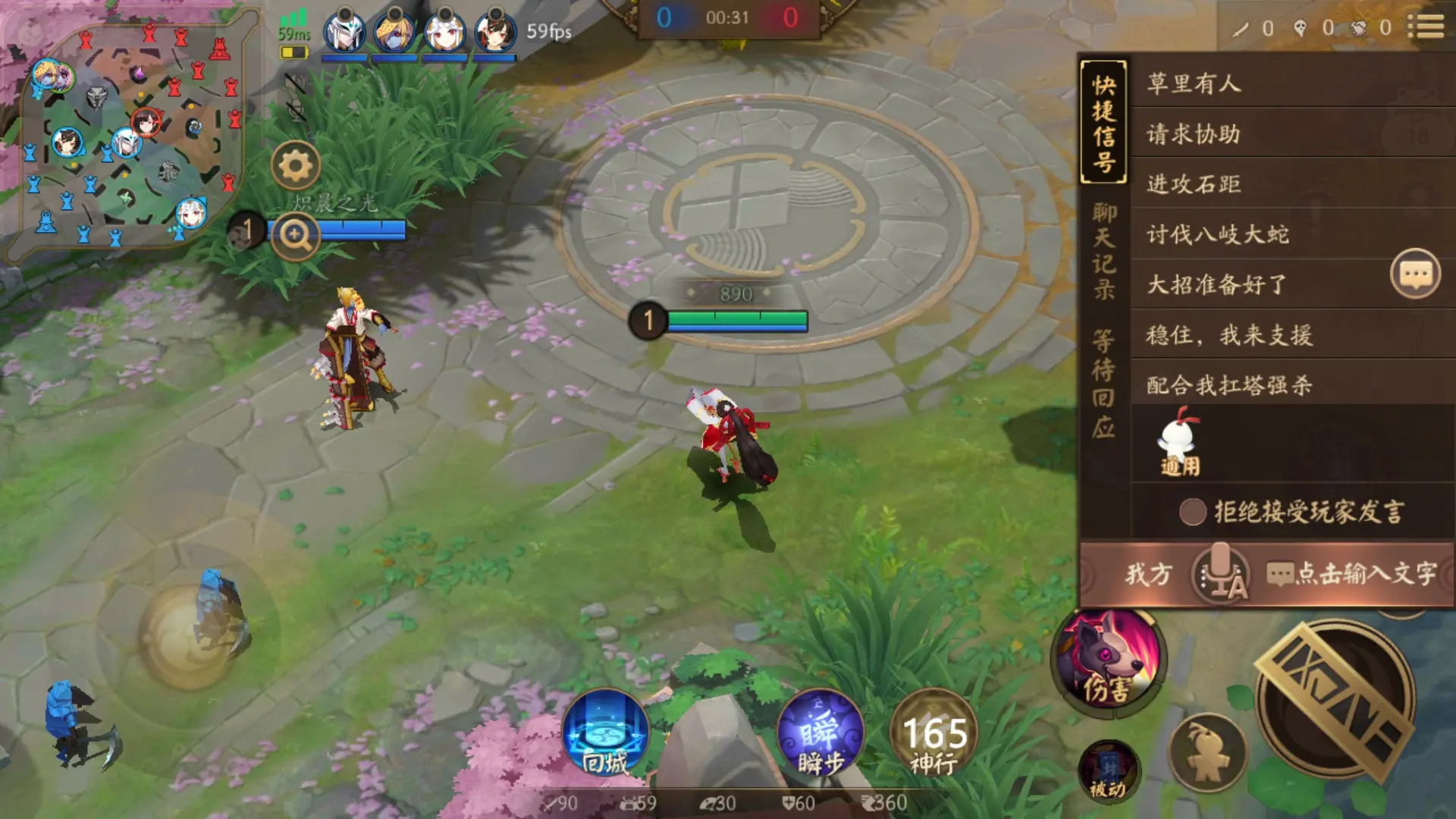Screen dimensions: 1456x819
Task: Switch to the 快捷信号 tab
Action: coord(1103,121)
